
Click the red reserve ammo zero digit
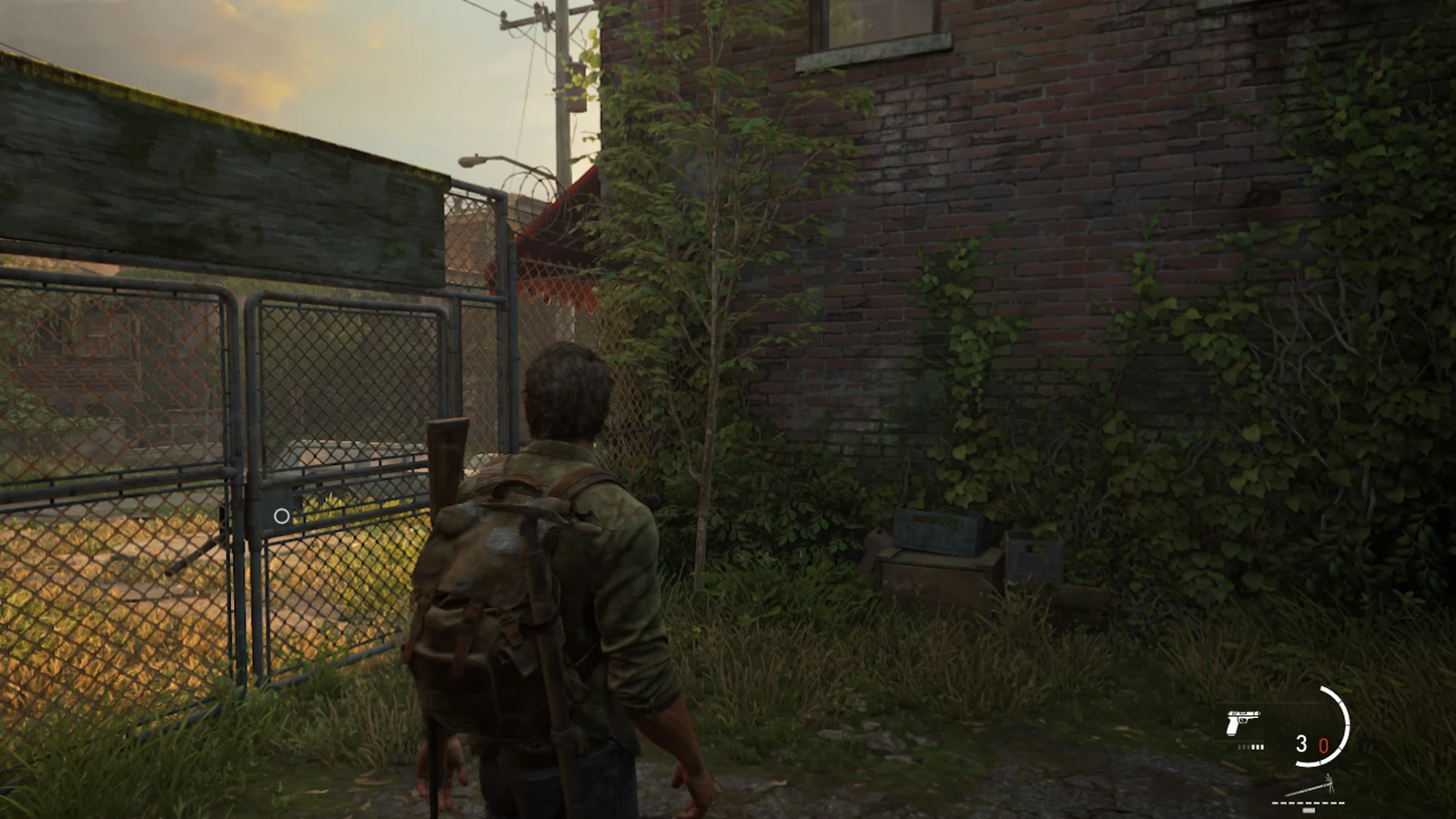(1324, 744)
